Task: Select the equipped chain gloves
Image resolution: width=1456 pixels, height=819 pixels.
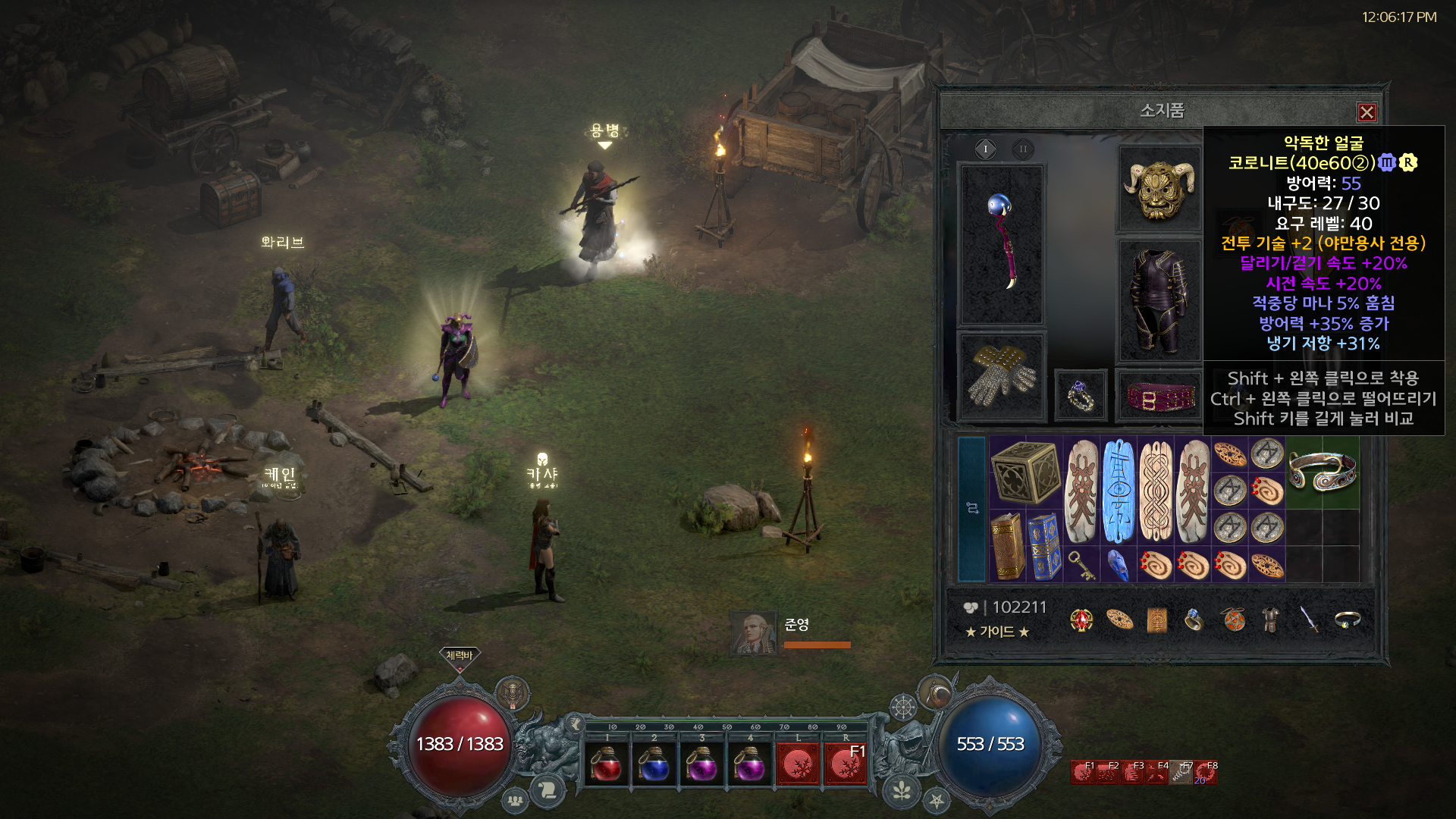Action: (x=1002, y=376)
